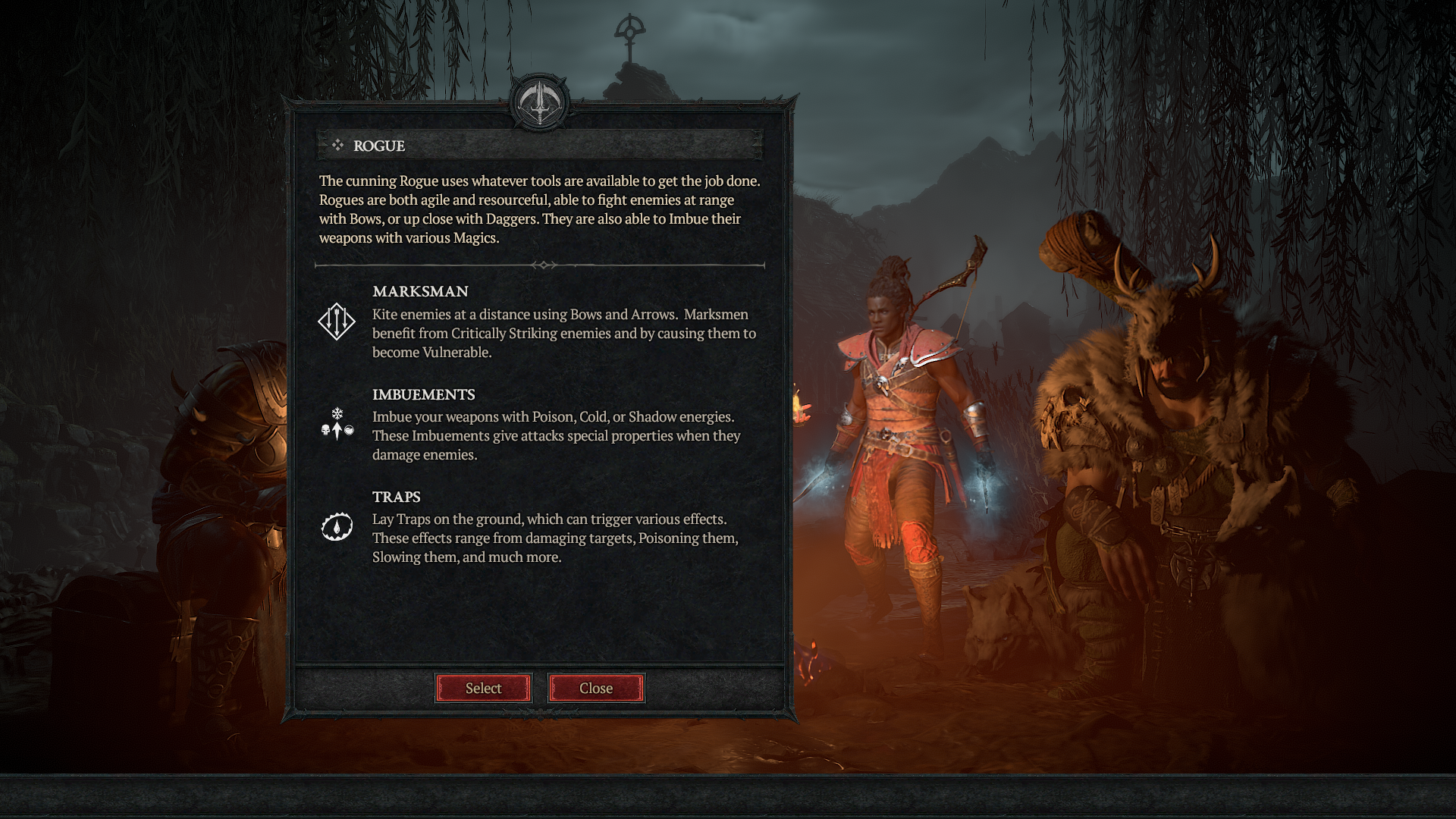This screenshot has width=1456, height=819.
Task: Click the TRAPS section heading
Action: point(396,497)
